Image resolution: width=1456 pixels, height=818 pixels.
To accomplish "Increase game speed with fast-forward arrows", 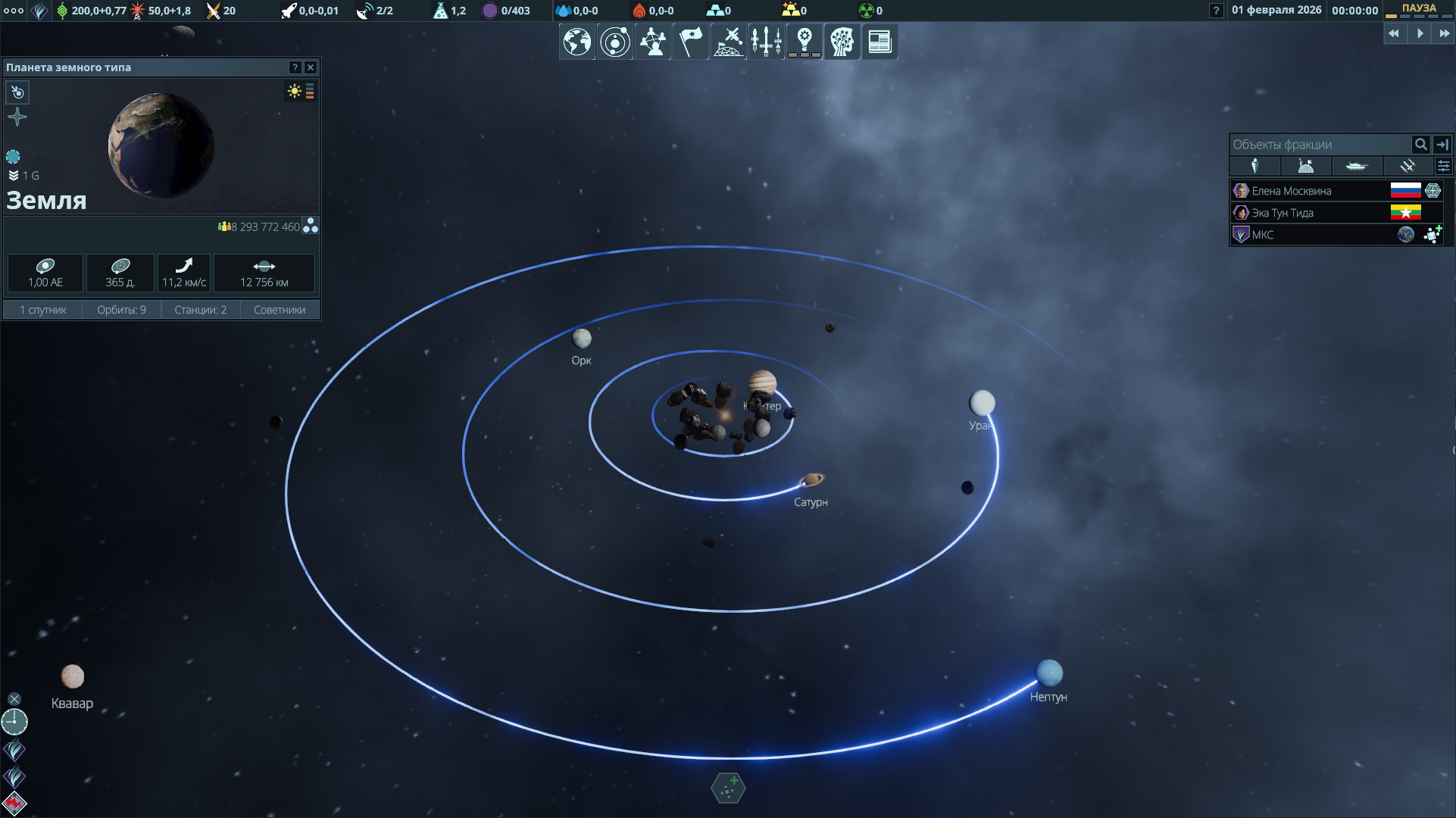I will (x=1444, y=33).
